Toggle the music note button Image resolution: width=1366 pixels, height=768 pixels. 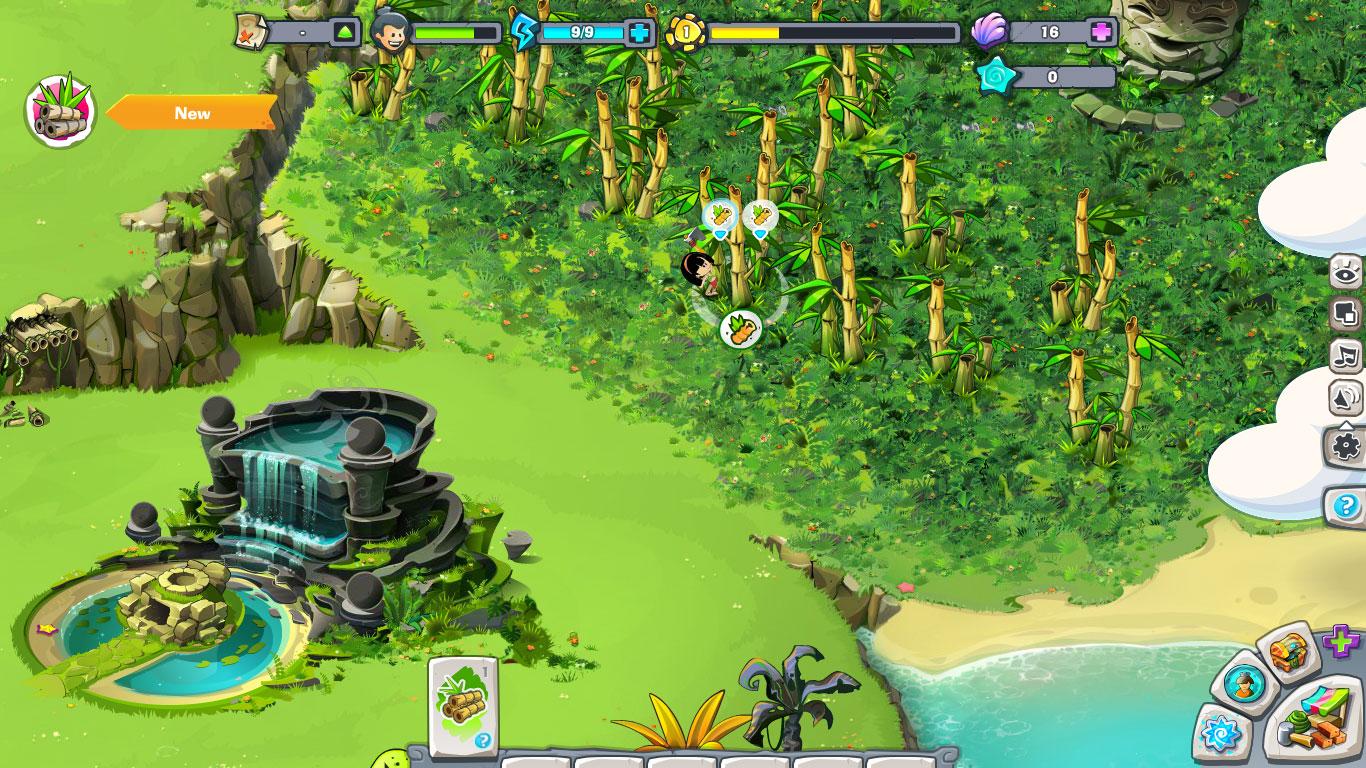pyautogui.click(x=1346, y=356)
